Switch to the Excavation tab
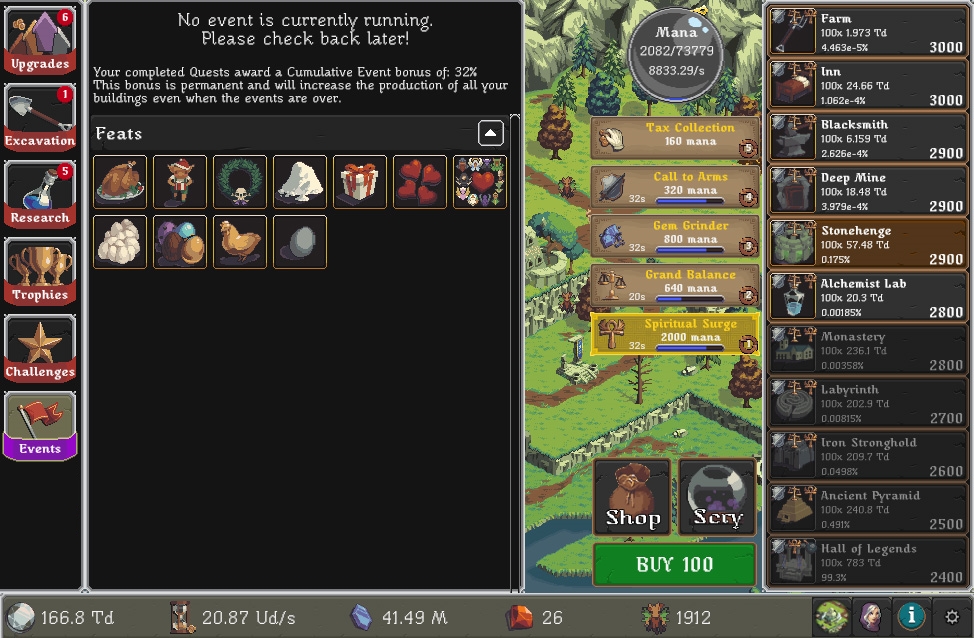This screenshot has width=974, height=638. click(40, 118)
